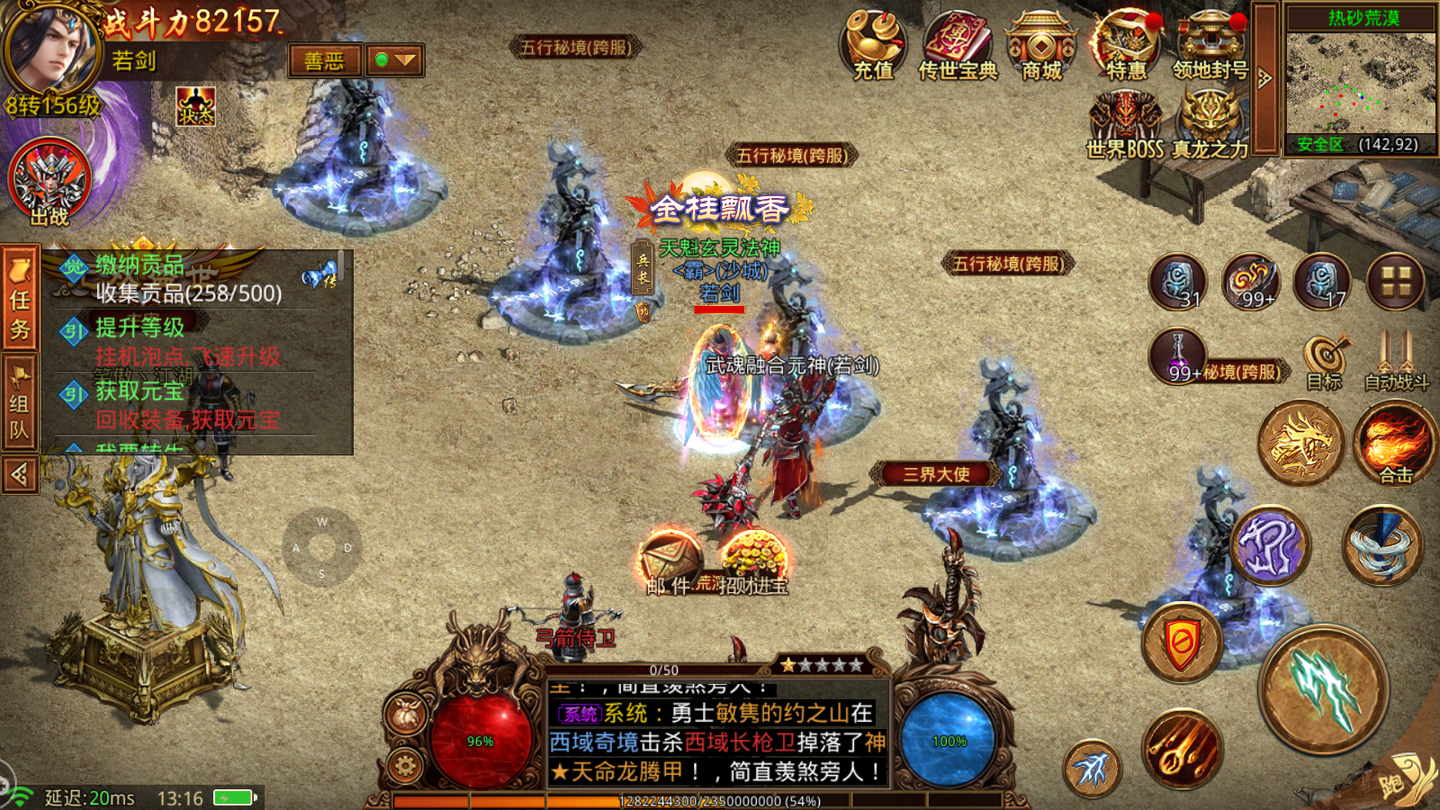Open the 领地封号 menu
1440x810 pixels.
pyautogui.click(x=1210, y=45)
